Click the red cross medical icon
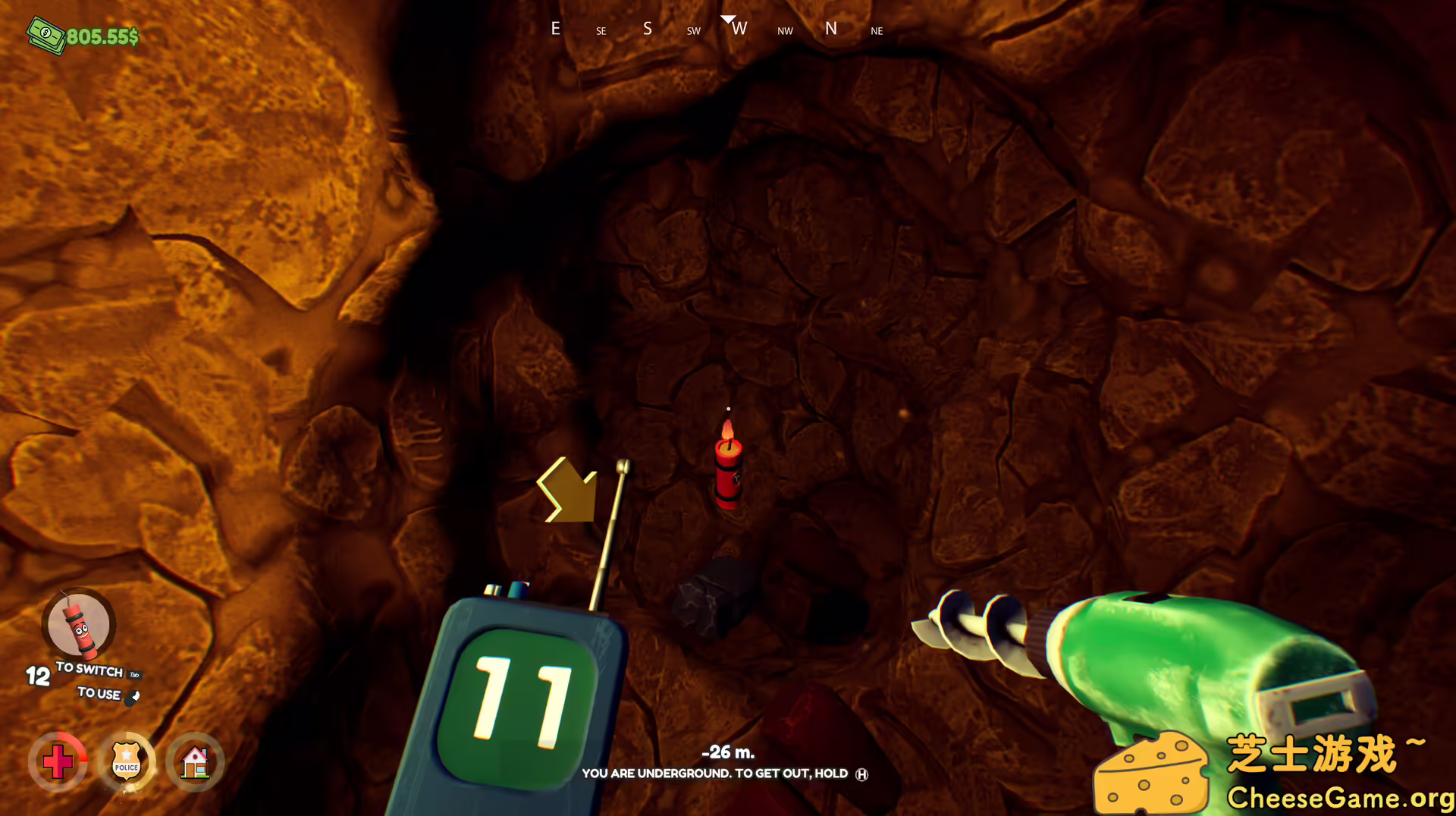 (58, 761)
